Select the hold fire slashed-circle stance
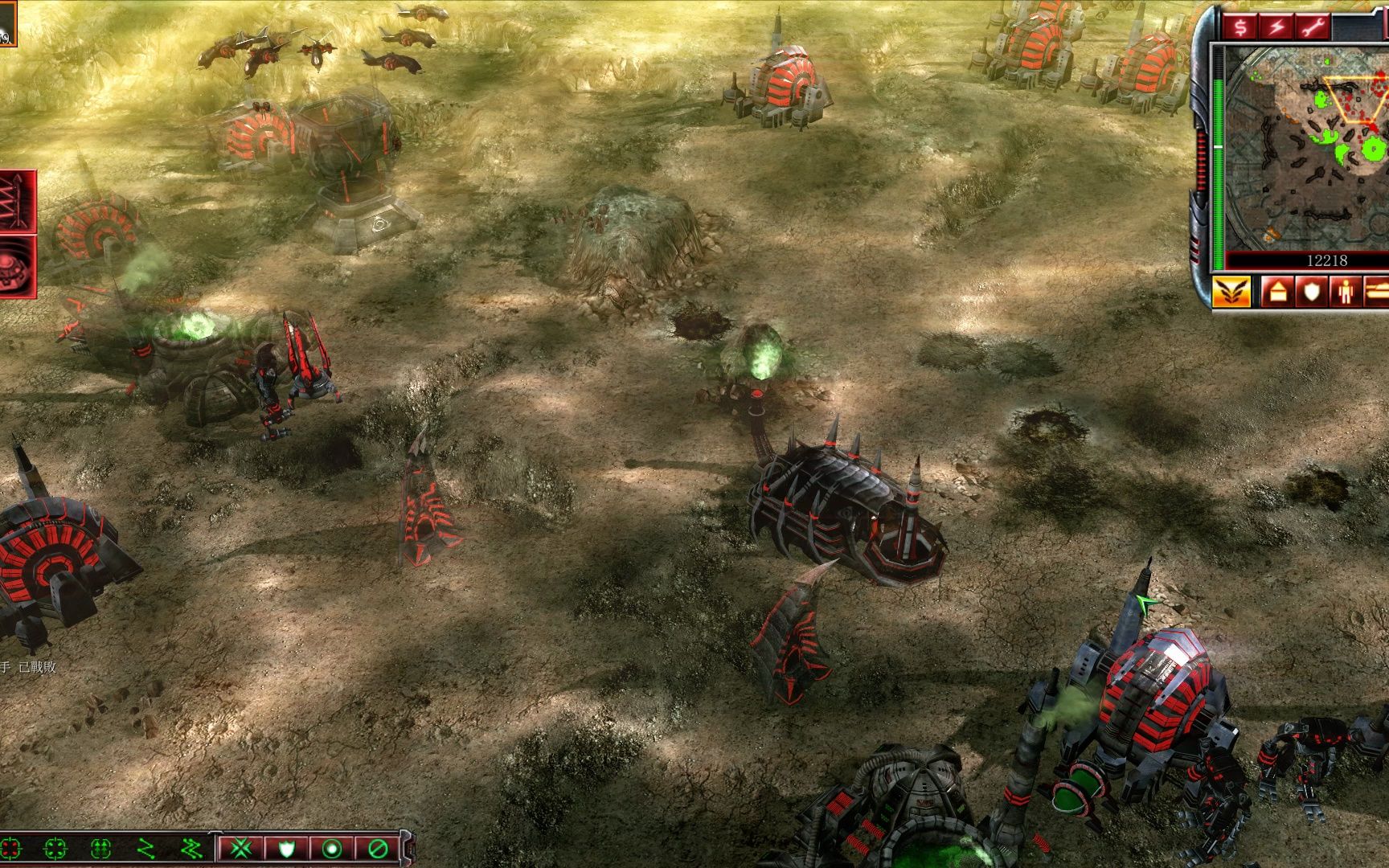 tap(378, 848)
